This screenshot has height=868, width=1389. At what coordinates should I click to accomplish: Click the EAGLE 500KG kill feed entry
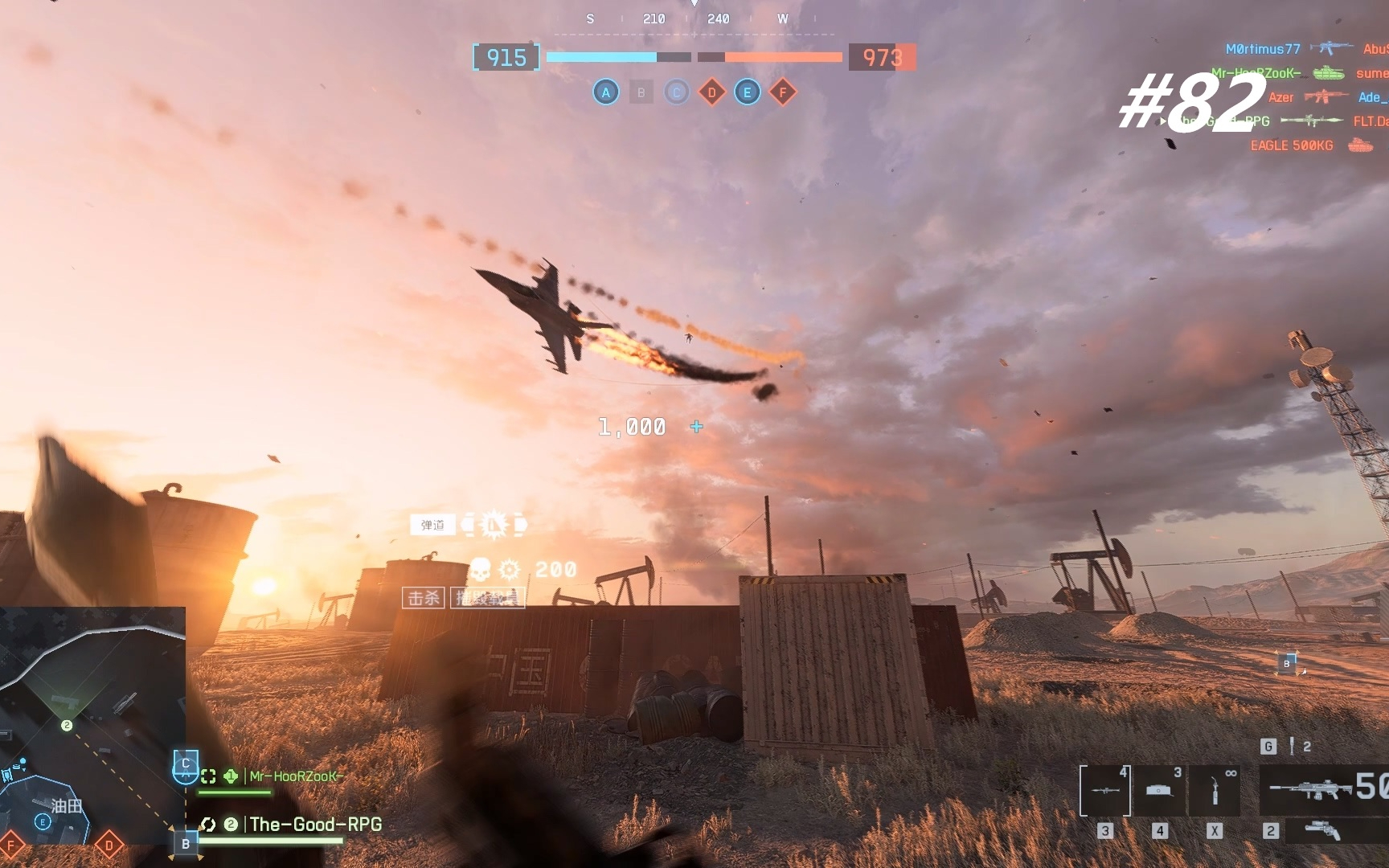pyautogui.click(x=1291, y=145)
